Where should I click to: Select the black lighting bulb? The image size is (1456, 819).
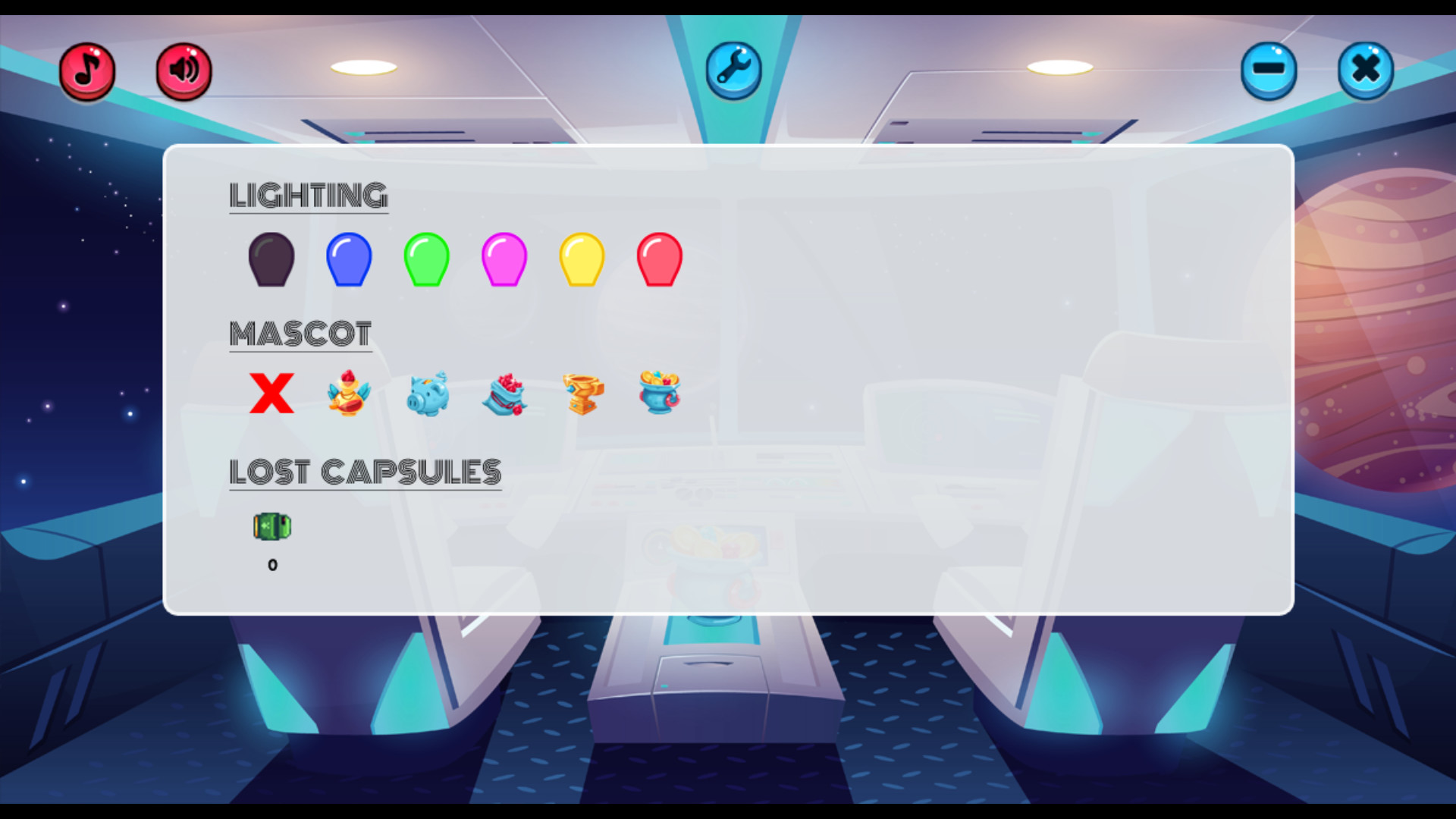click(271, 259)
